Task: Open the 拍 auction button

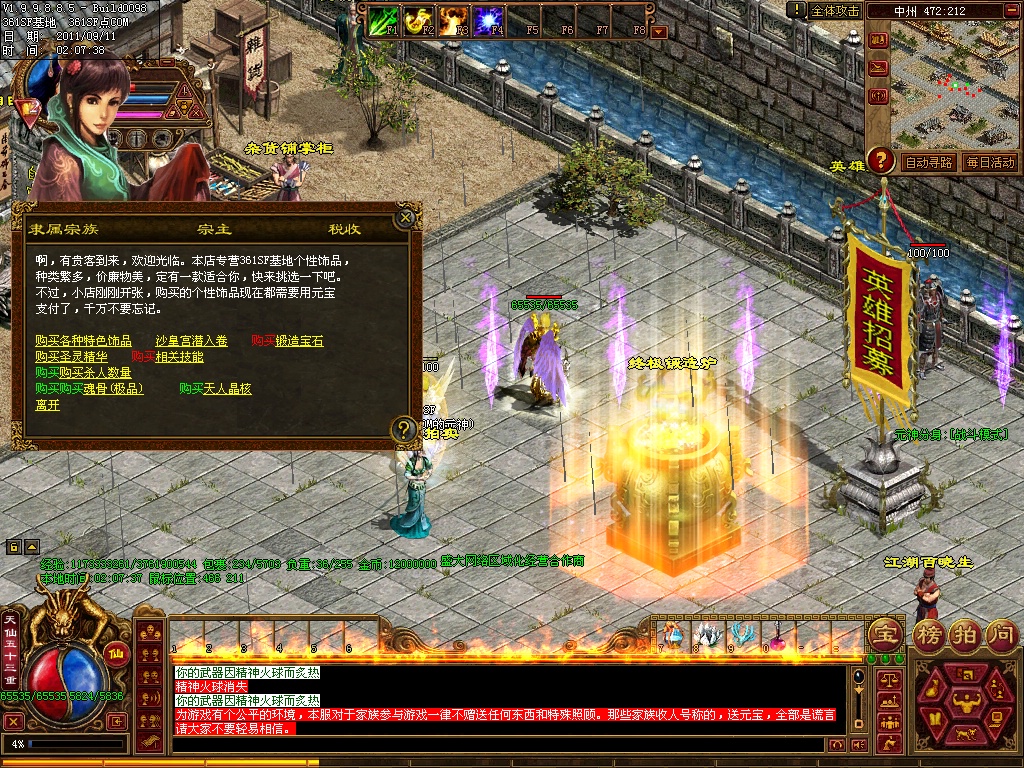Action: click(965, 634)
